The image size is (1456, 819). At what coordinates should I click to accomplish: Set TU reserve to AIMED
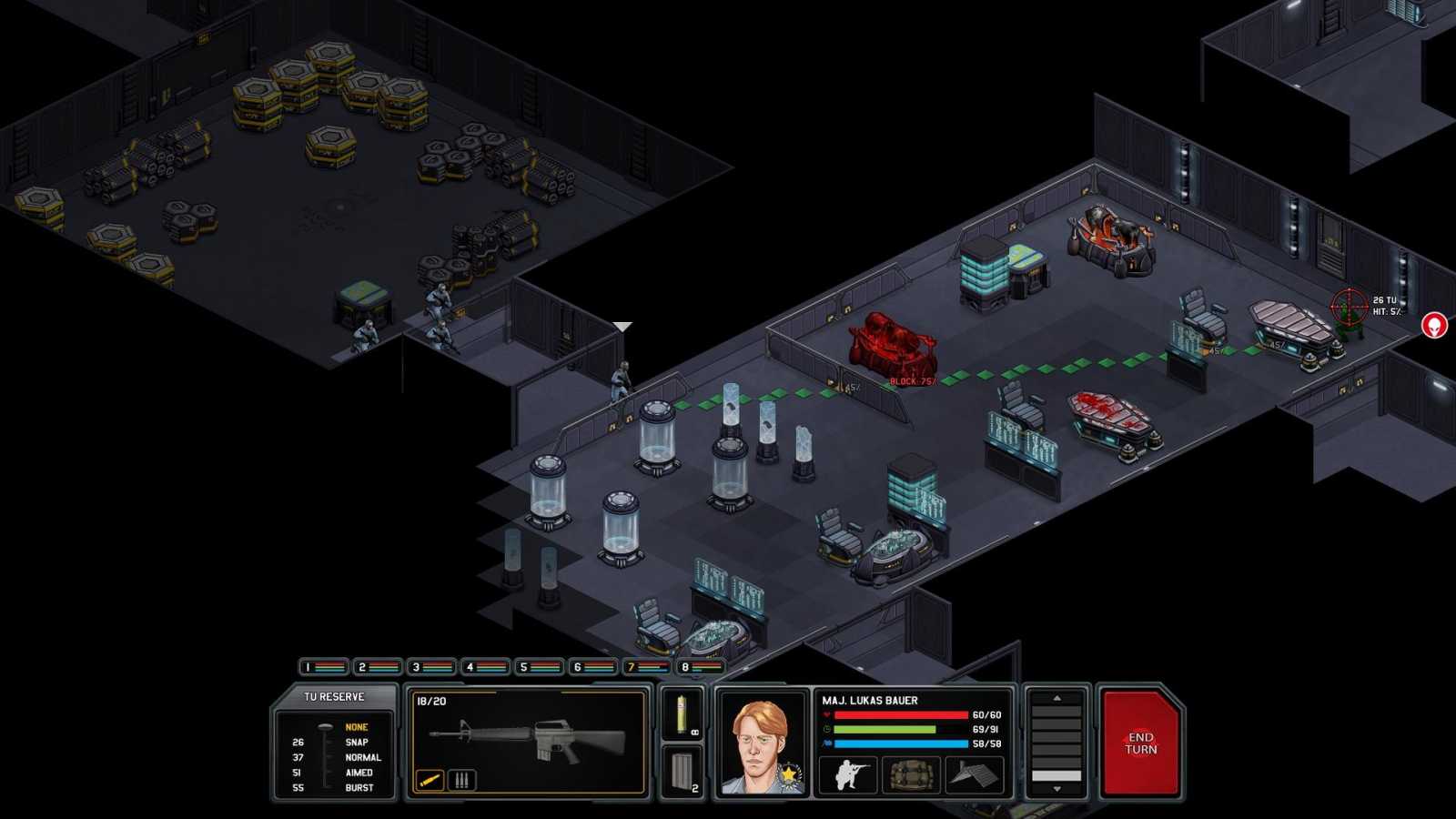pyautogui.click(x=361, y=773)
